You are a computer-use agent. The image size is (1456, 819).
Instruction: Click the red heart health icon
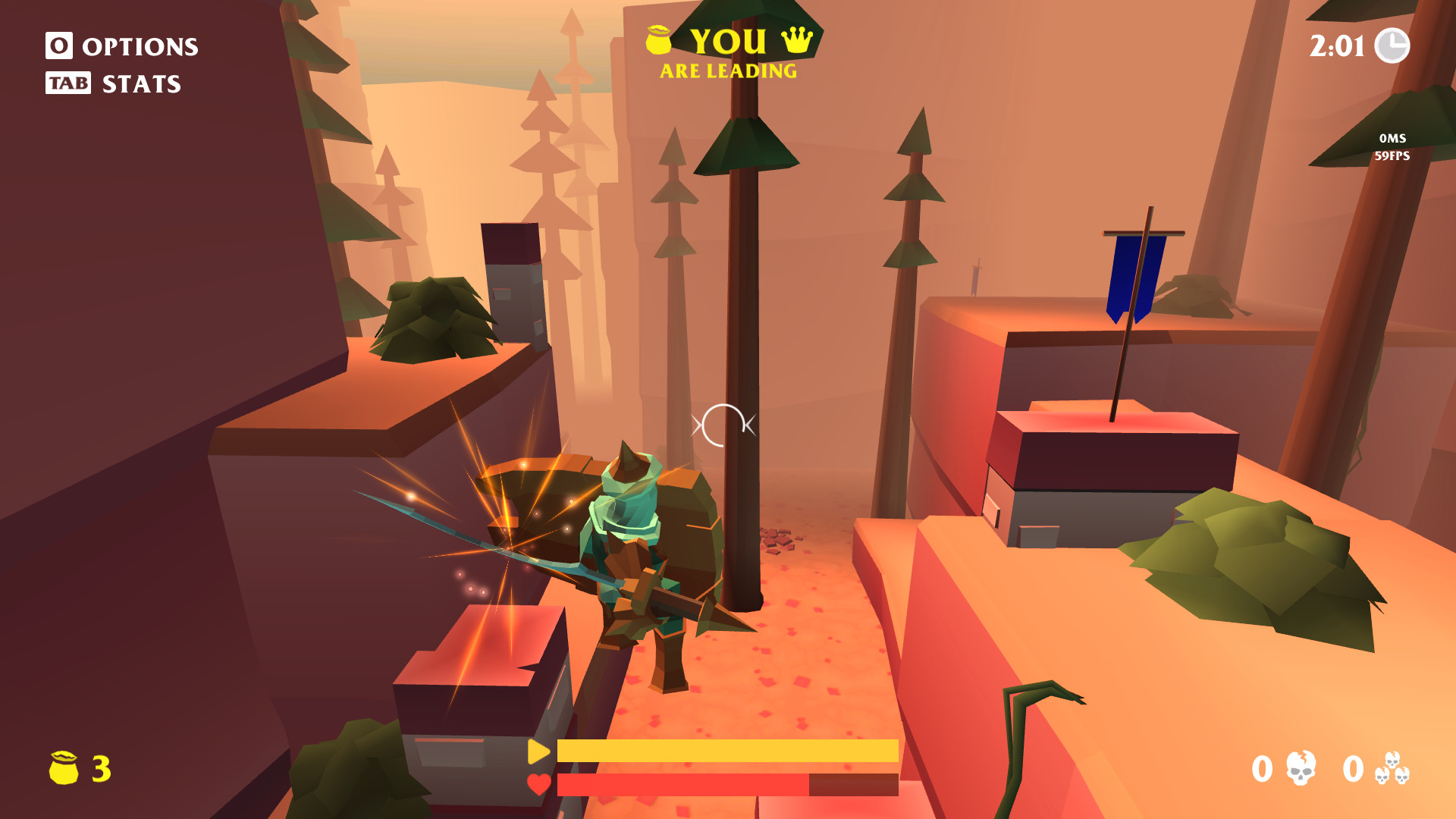coord(538,785)
